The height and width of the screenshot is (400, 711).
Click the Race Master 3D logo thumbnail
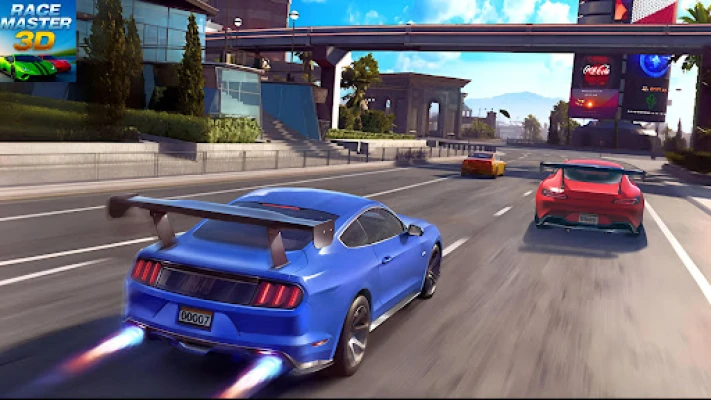coord(38,41)
